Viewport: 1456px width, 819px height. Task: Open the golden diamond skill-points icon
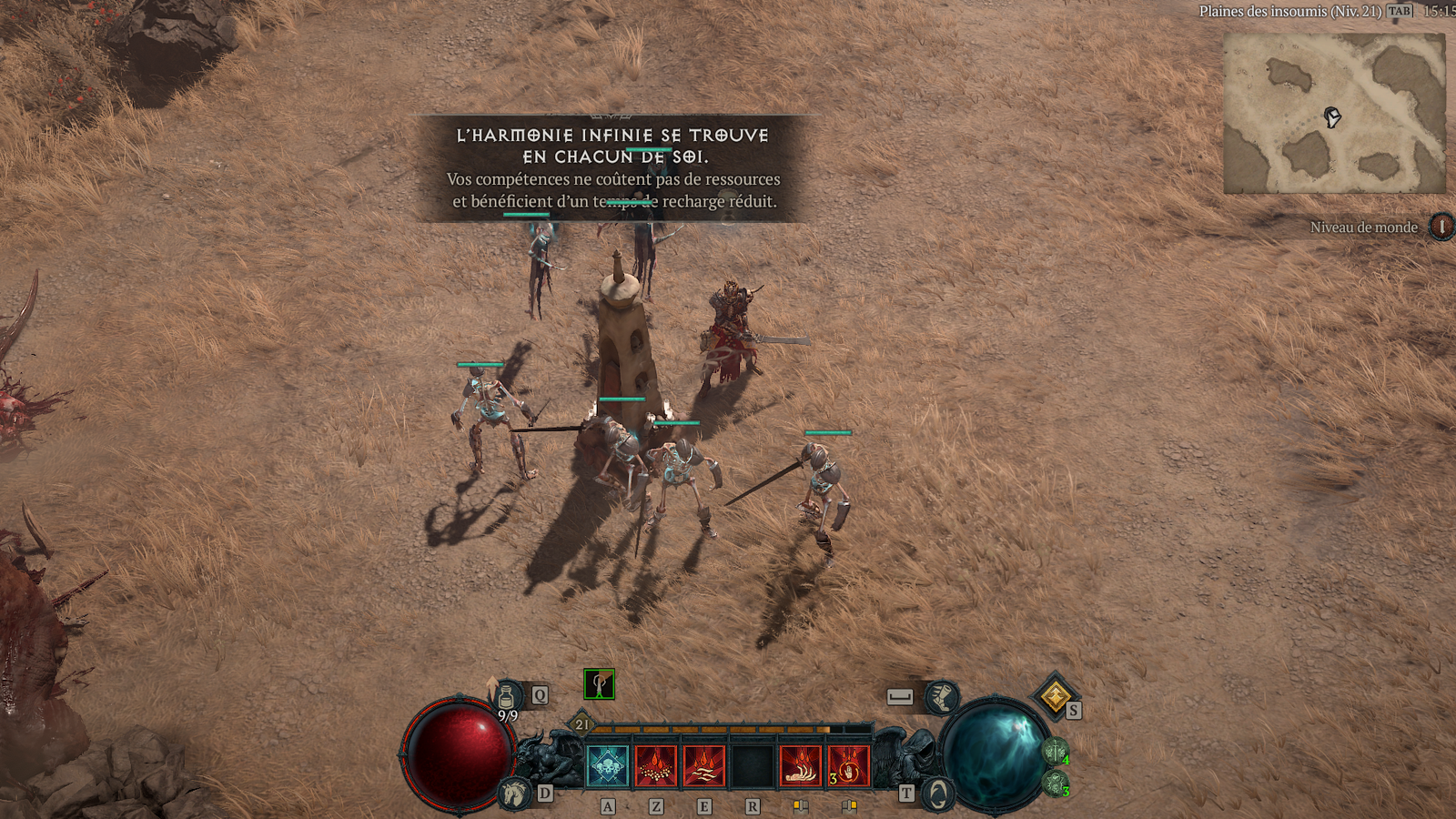pos(1055,697)
